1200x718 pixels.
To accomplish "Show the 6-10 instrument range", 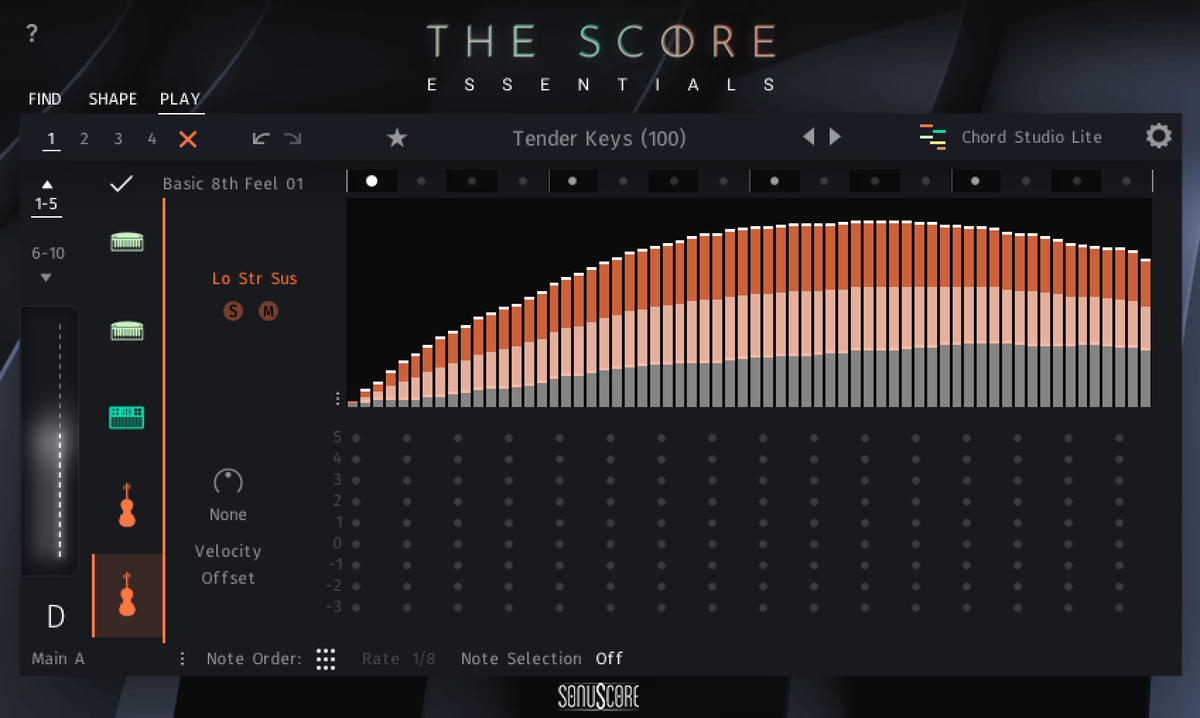I will click(x=46, y=261).
